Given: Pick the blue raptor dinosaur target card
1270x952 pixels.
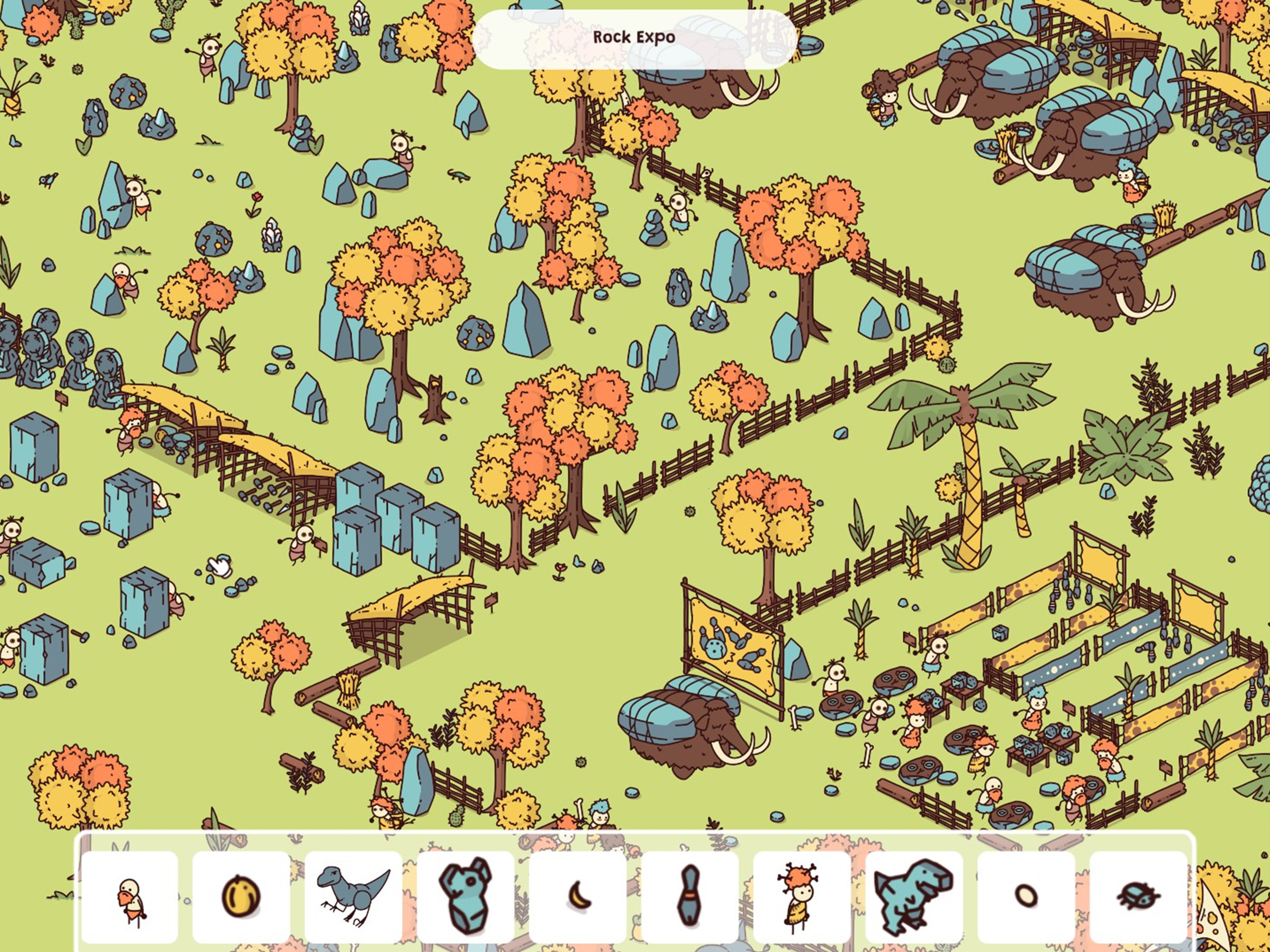Looking at the screenshot, I should [353, 896].
